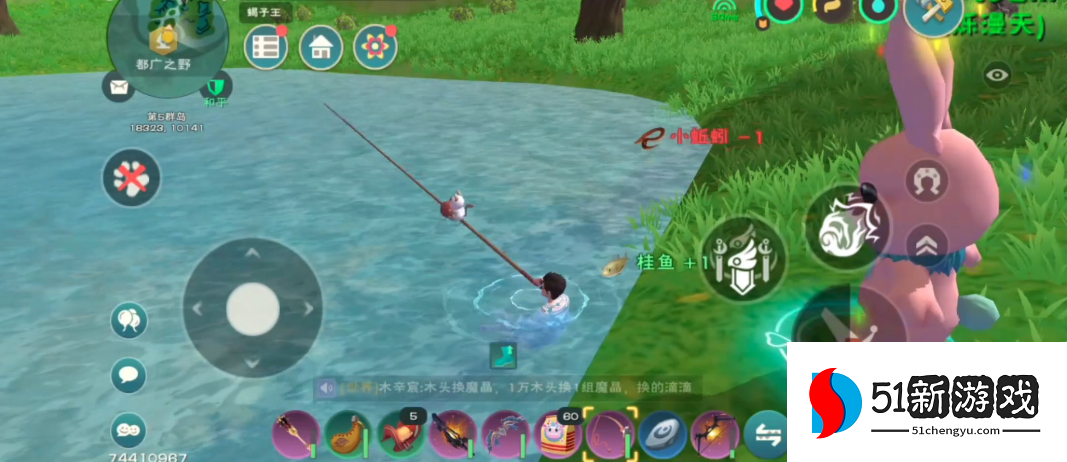The width and height of the screenshot is (1067, 462).
Task: Open the mail envelope icon
Action: click(118, 87)
